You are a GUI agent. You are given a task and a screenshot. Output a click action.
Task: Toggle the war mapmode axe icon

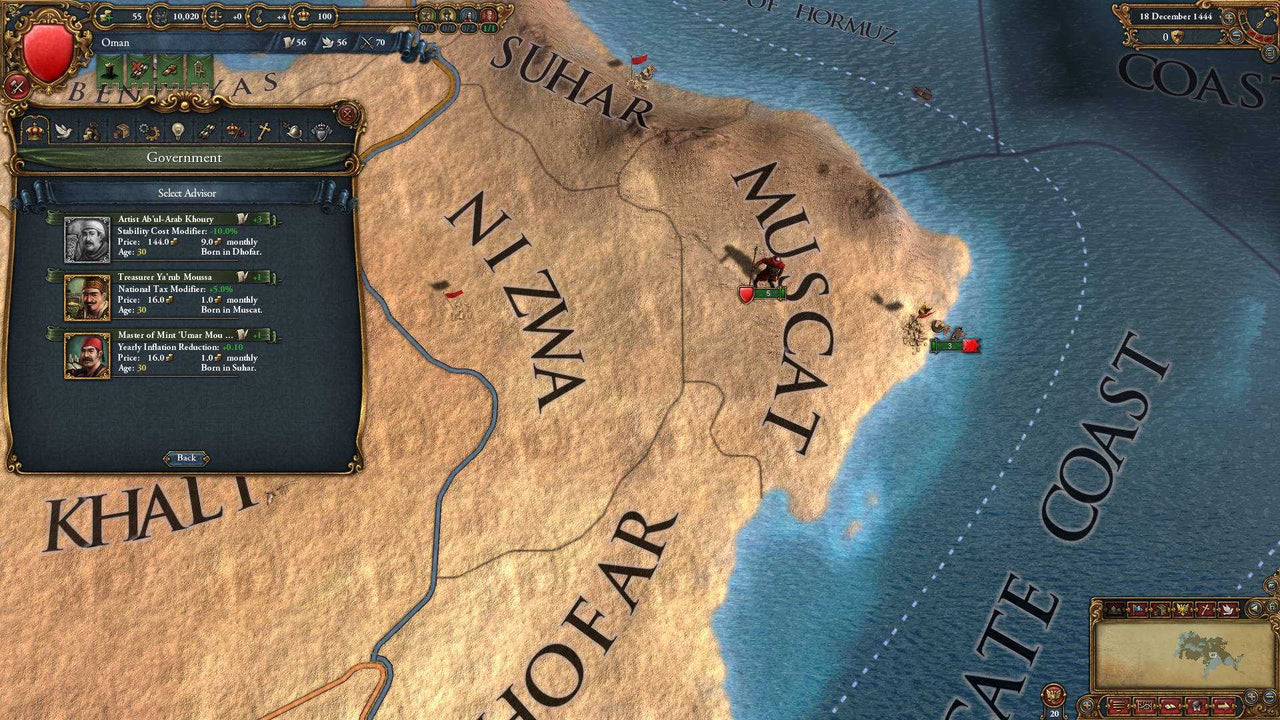tap(1205, 609)
